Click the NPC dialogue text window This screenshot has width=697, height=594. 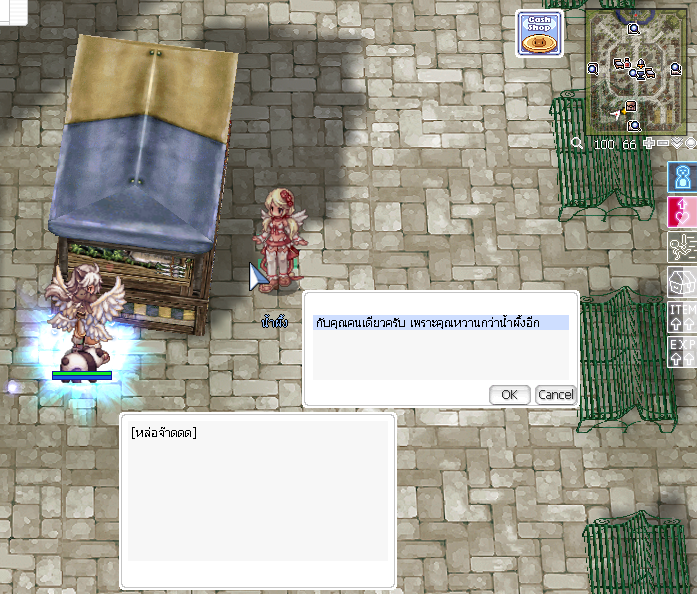[x=257, y=500]
